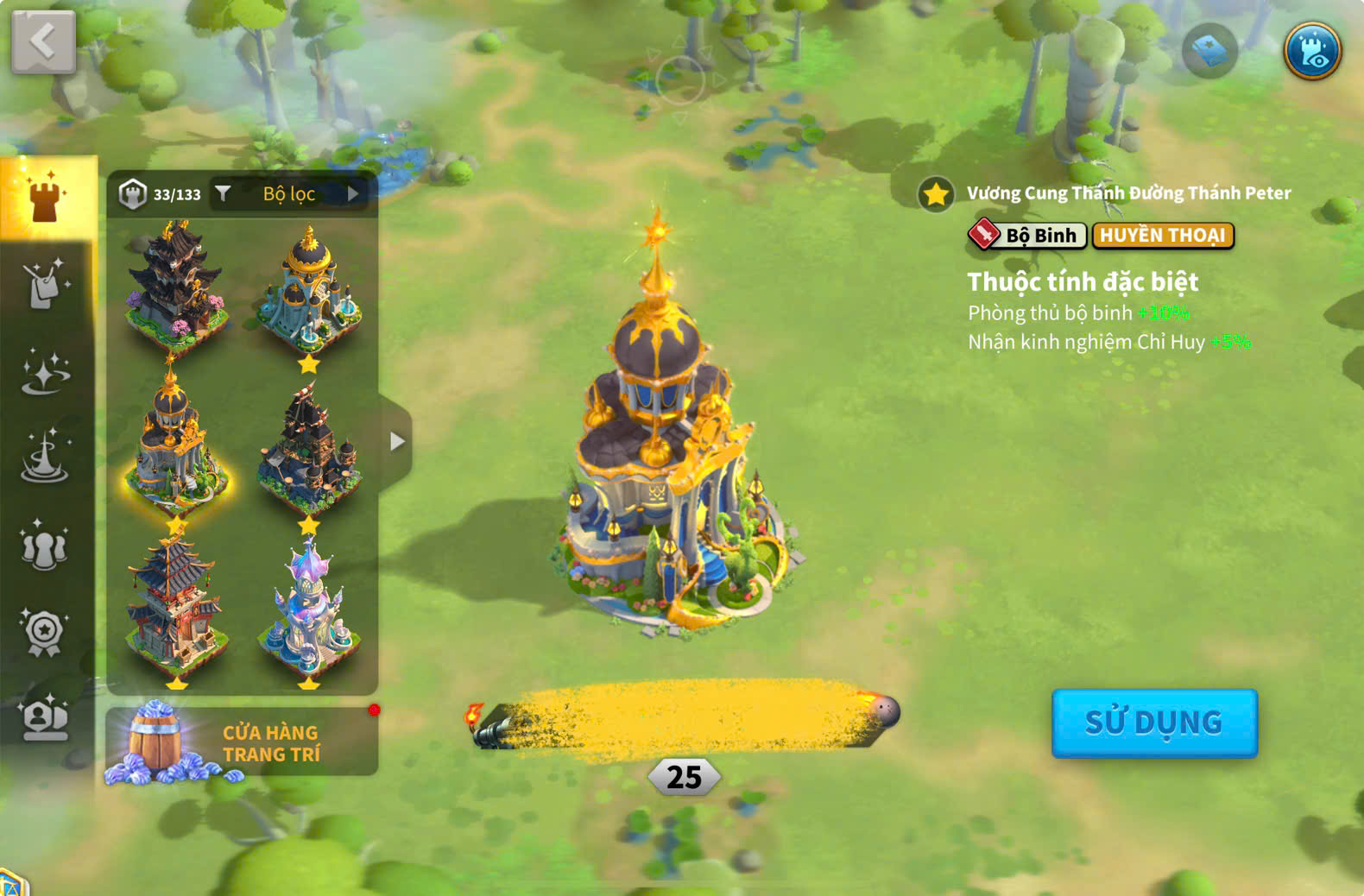Switch to the dog tag decorations tab
This screenshot has height=896, width=1364.
click(x=45, y=284)
